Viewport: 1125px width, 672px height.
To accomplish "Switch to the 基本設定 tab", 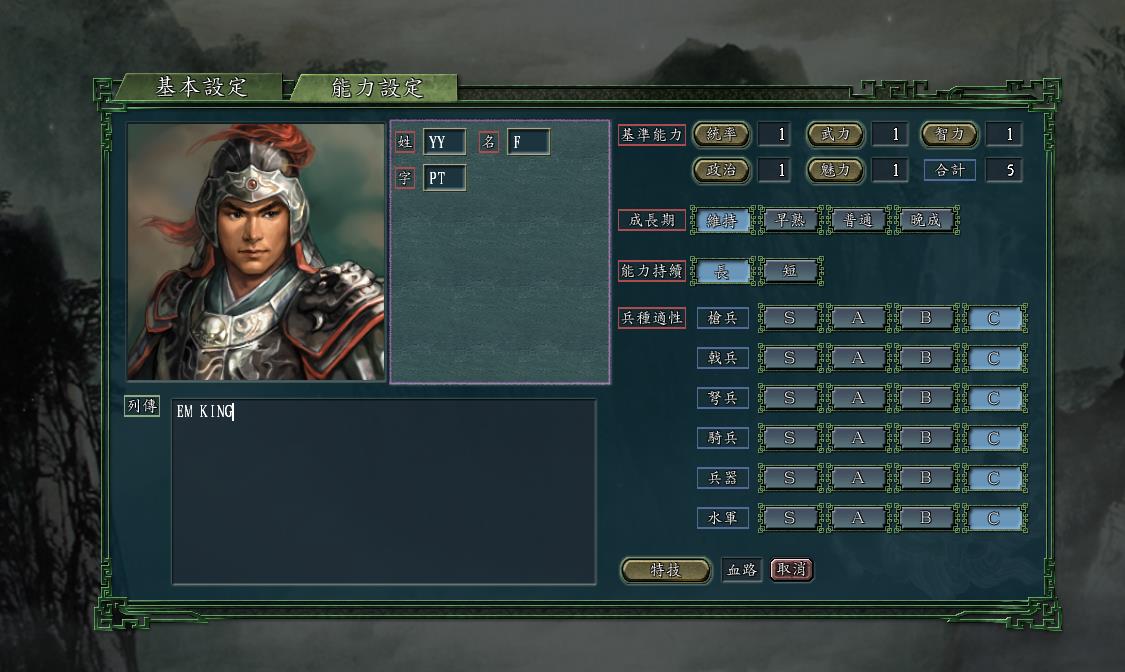I will [200, 87].
